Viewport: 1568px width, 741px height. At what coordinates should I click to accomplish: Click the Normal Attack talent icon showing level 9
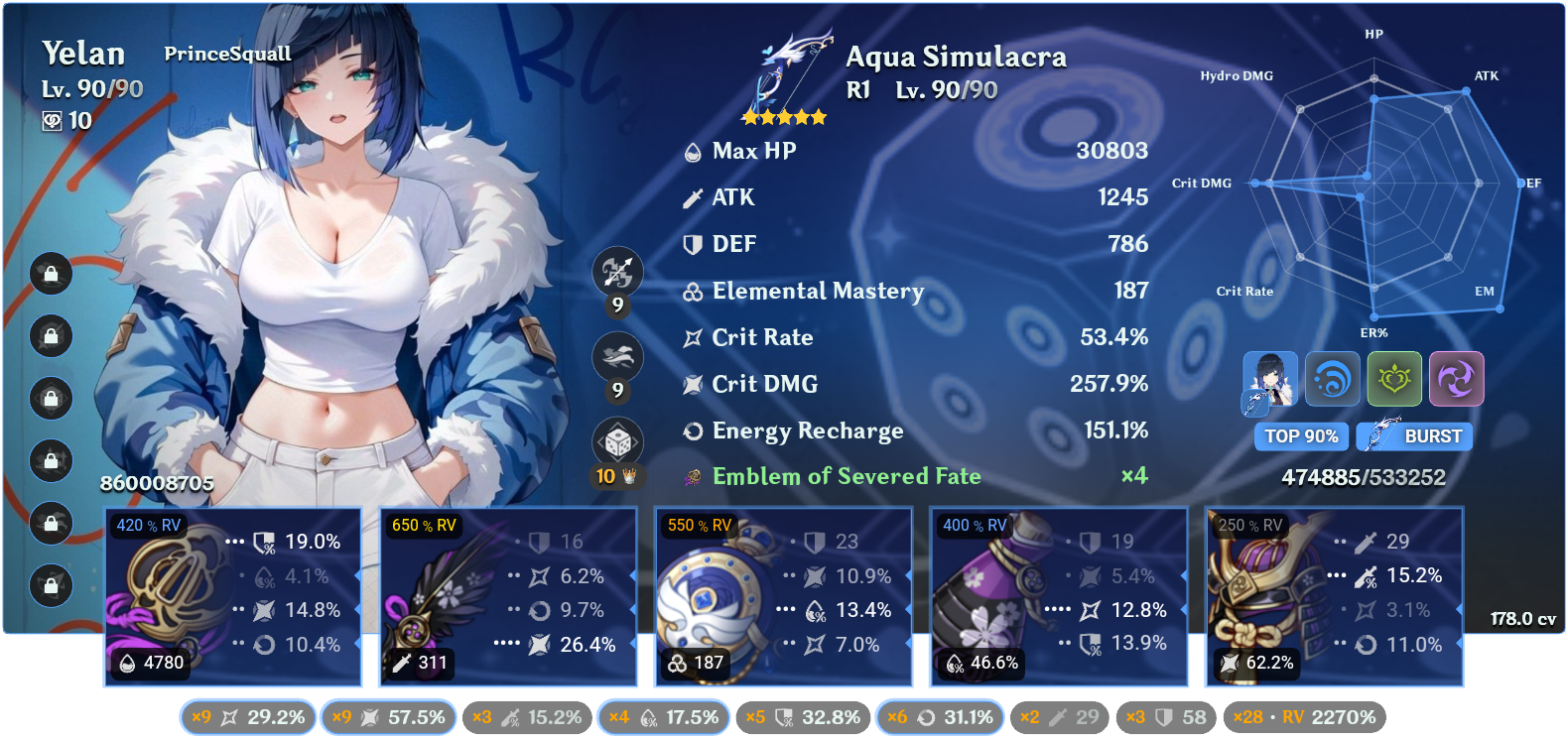pyautogui.click(x=618, y=272)
